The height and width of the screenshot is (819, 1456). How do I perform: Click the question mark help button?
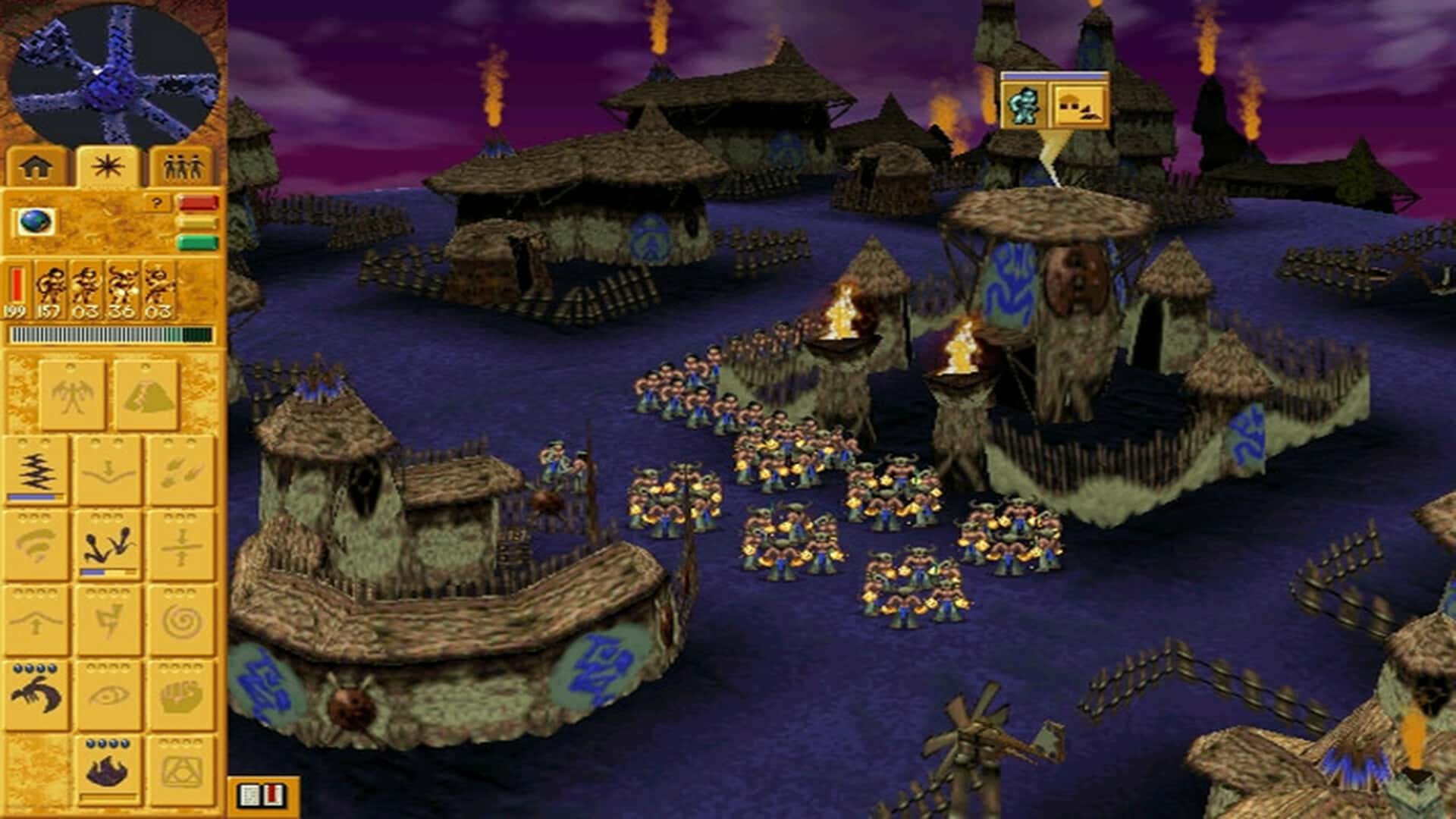(156, 202)
